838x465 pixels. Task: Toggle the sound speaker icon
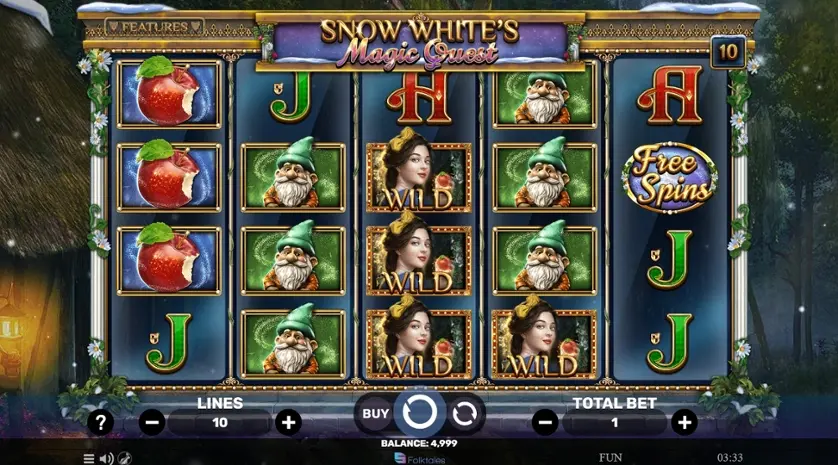(x=106, y=458)
